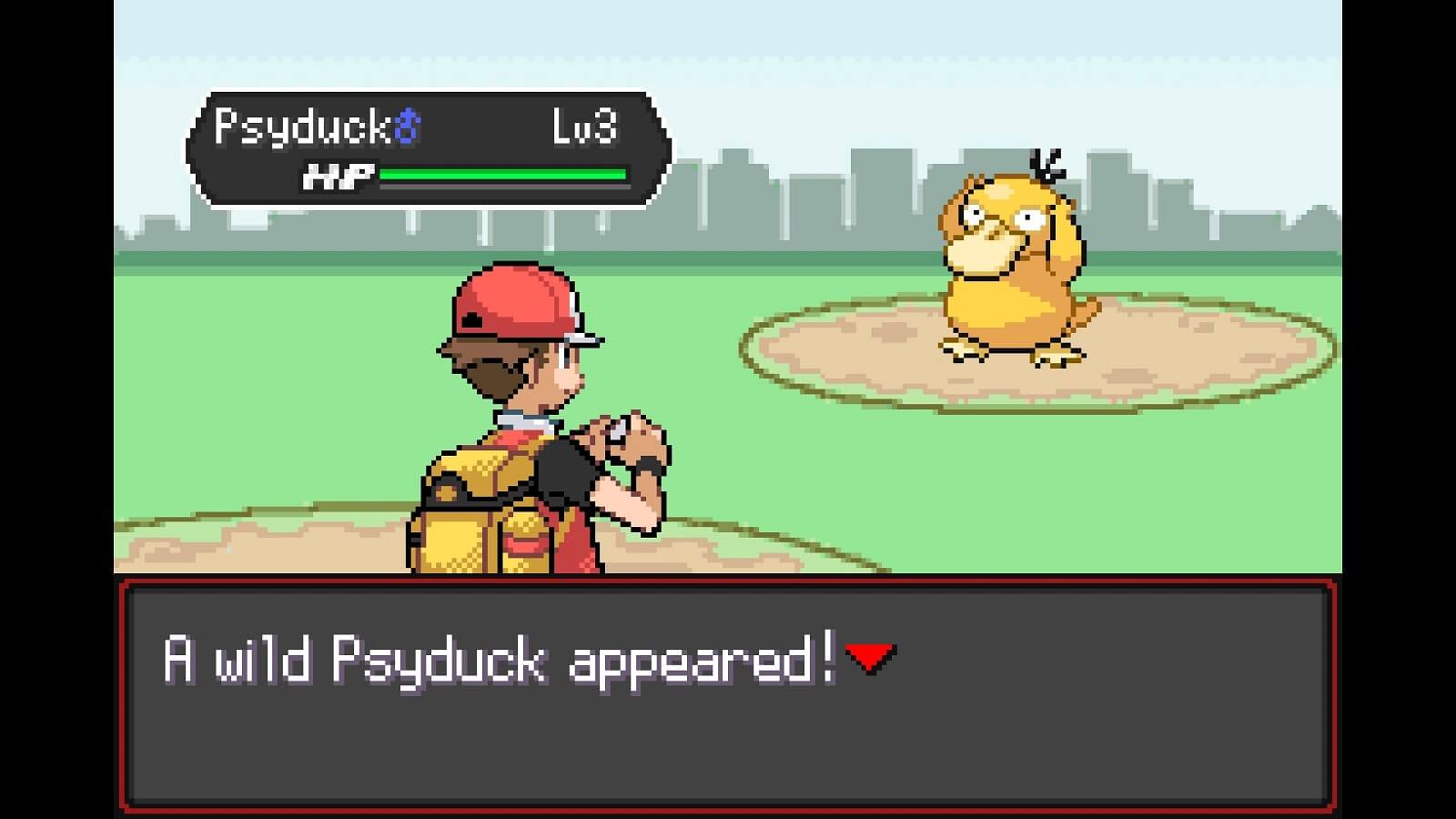Click the HP label in the info box
The width and height of the screenshot is (1456, 819).
337,175
